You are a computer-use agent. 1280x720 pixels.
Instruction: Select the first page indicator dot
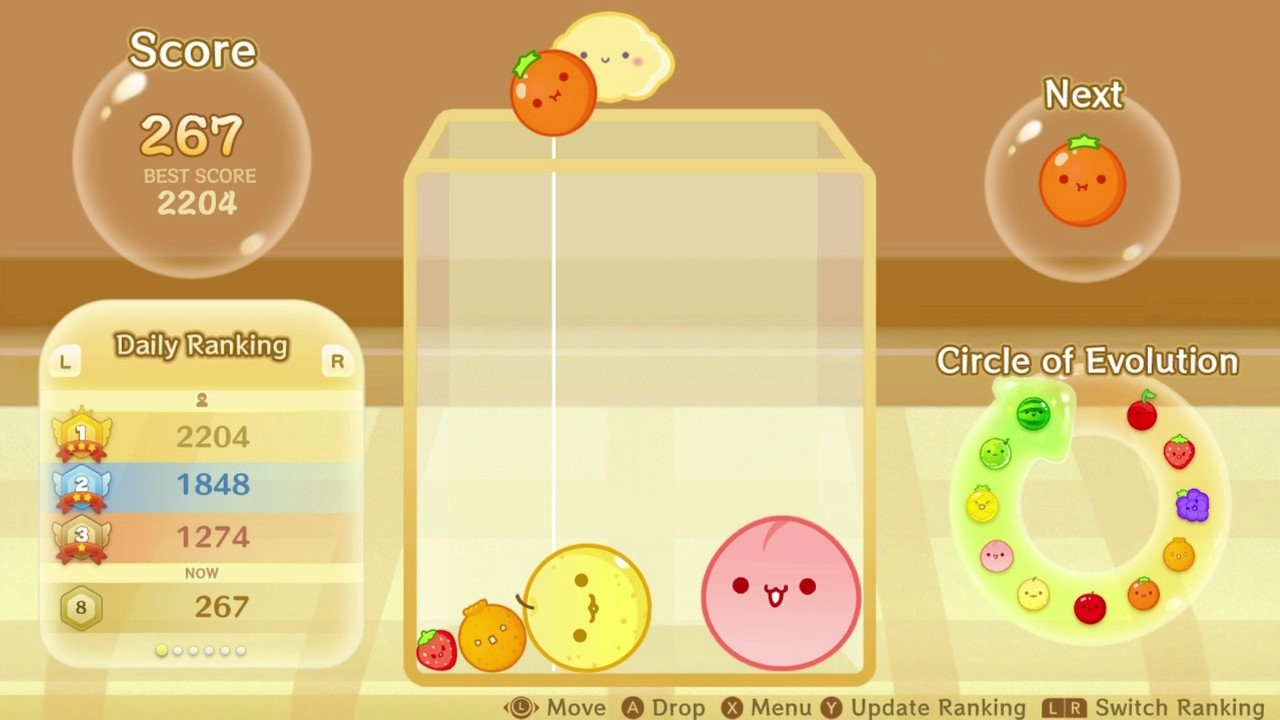162,650
